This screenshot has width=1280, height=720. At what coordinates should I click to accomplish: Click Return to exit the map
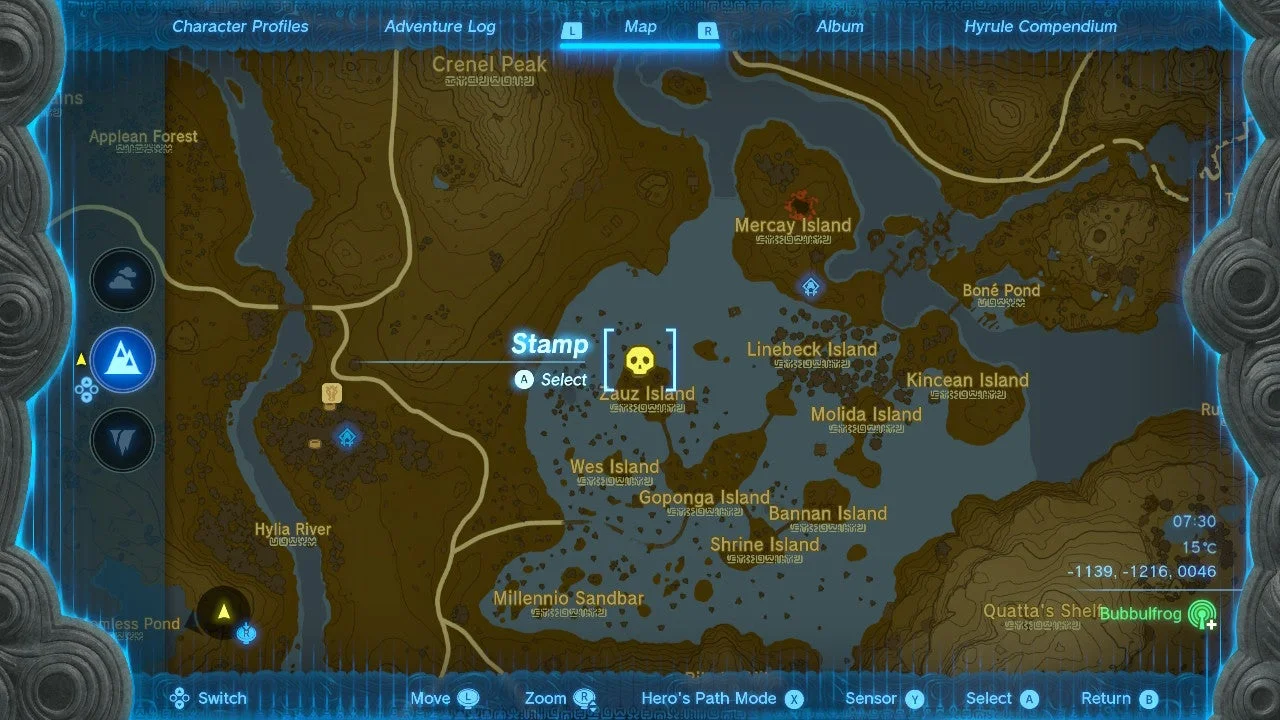1118,698
